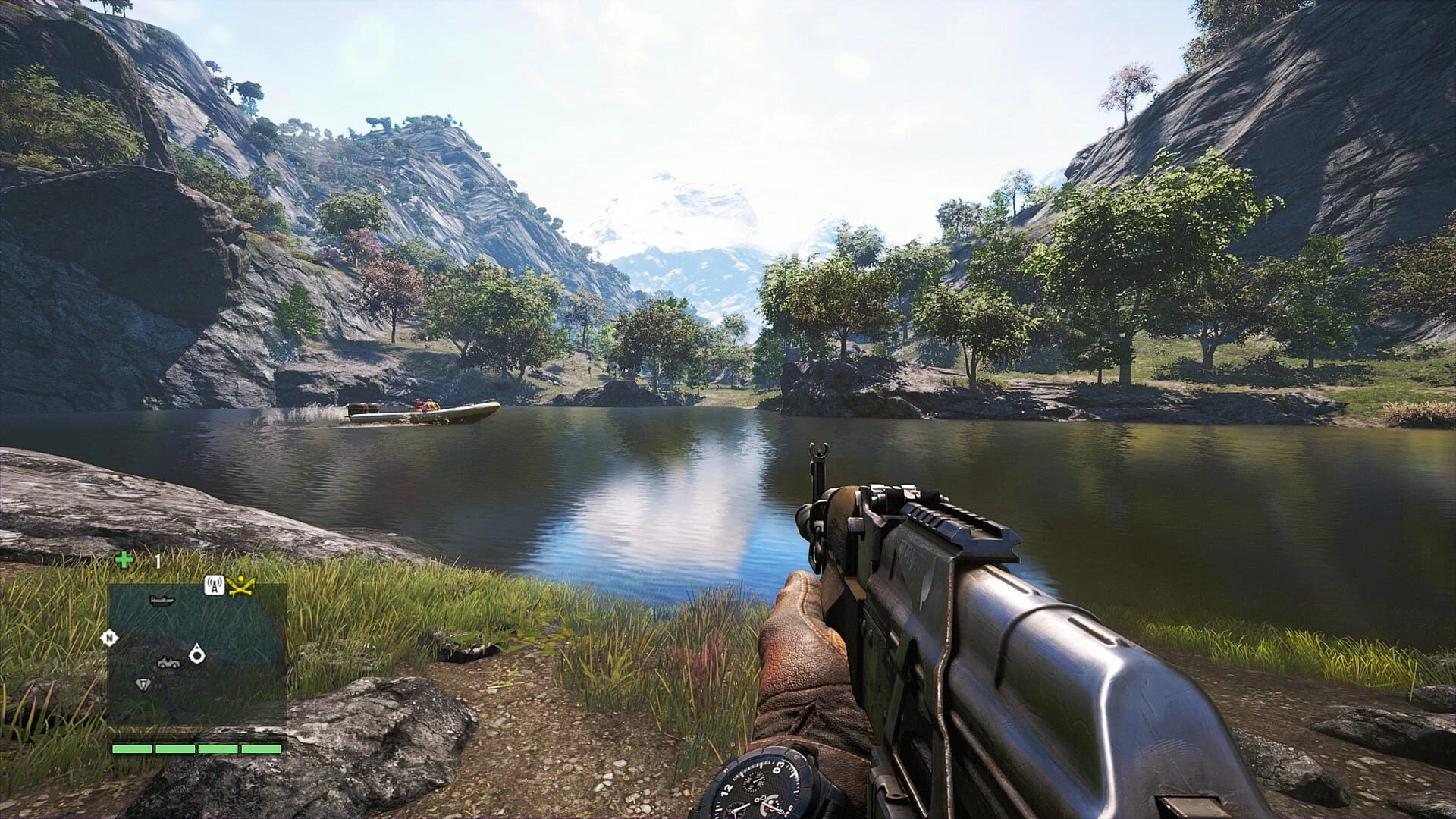Image resolution: width=1456 pixels, height=819 pixels.
Task: Click the north compass marker on the minimap
Action: point(108,636)
